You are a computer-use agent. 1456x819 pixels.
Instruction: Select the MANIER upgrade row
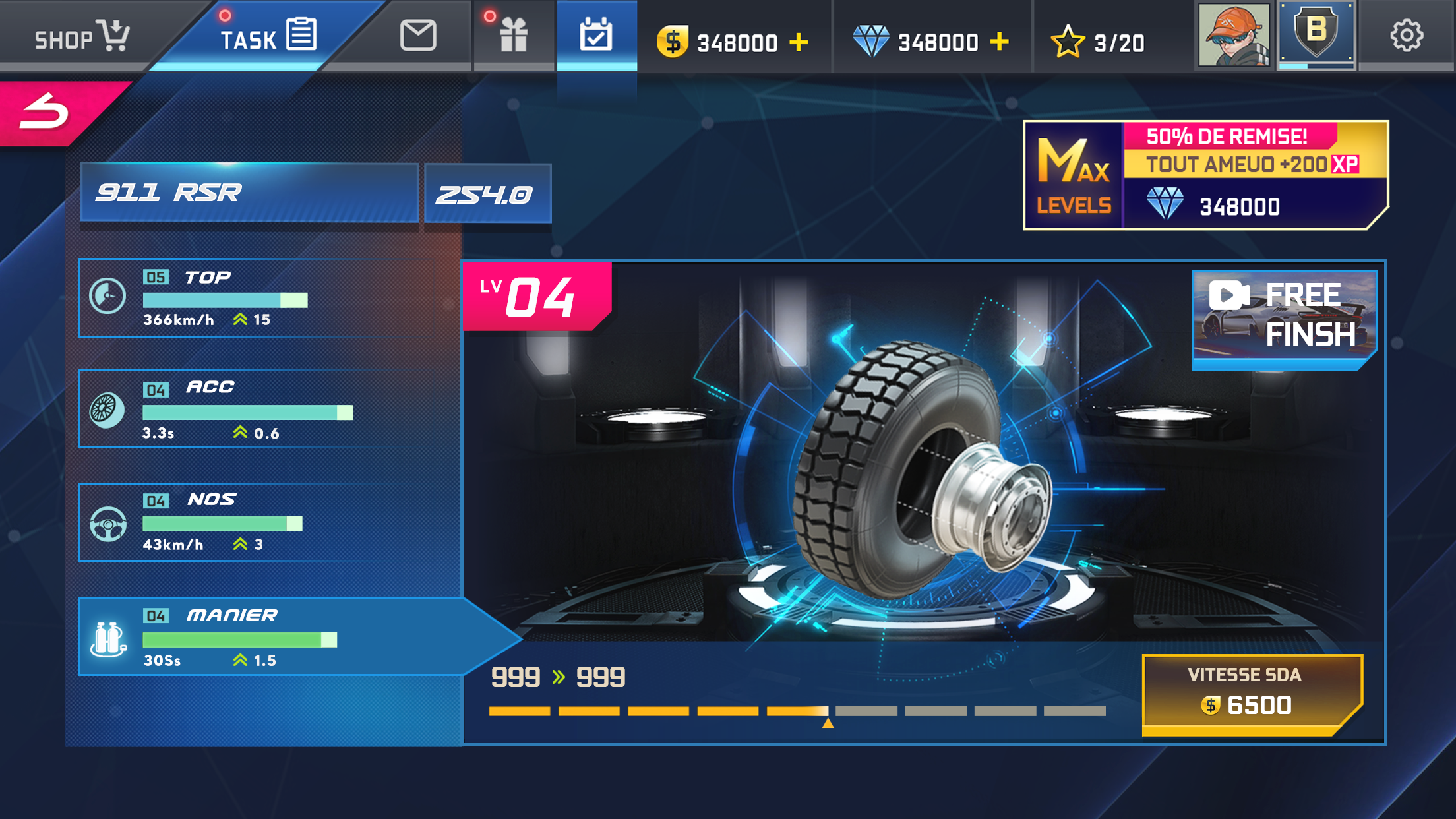point(264,636)
